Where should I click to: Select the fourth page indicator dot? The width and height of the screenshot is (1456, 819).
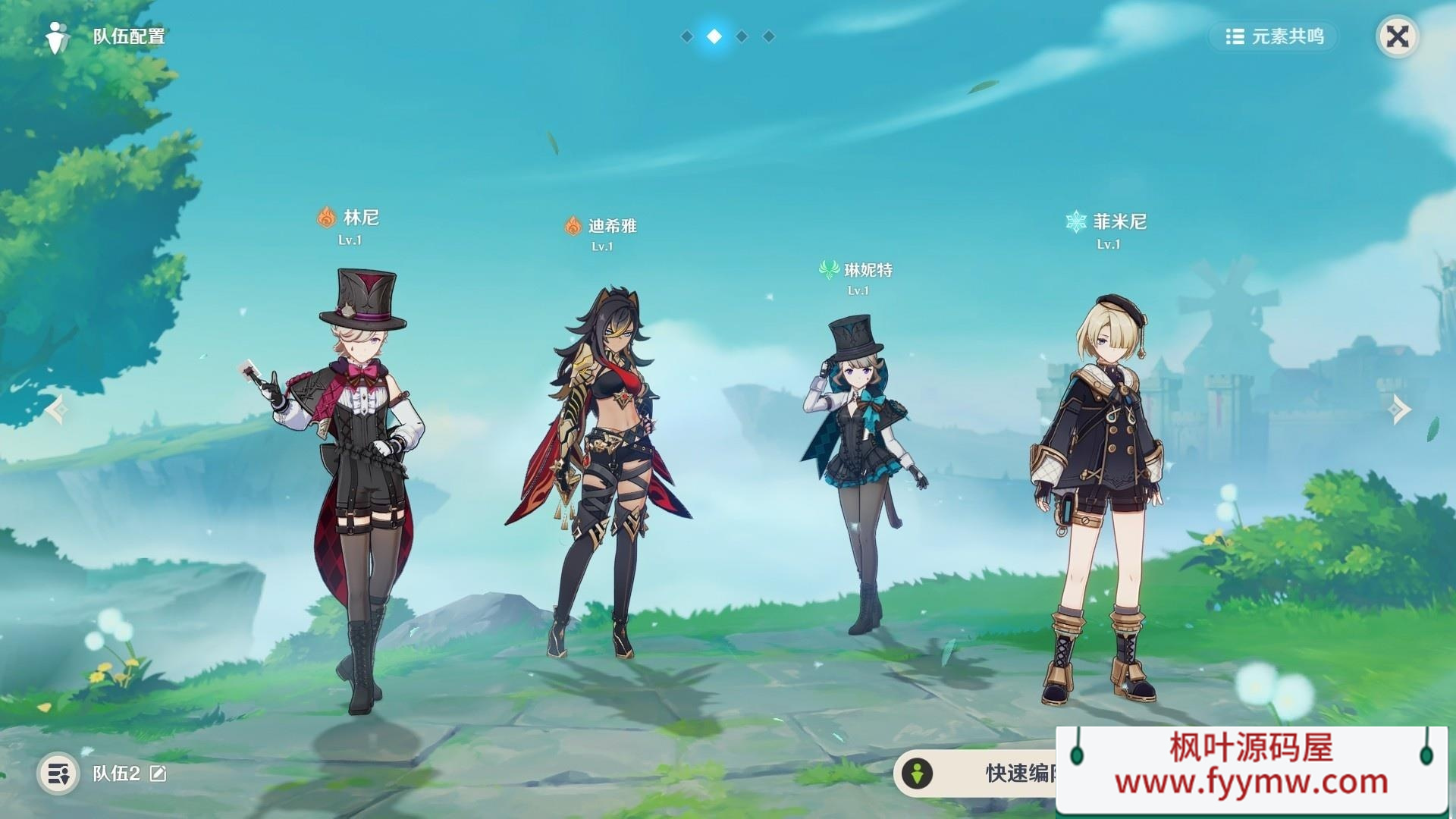(x=770, y=35)
